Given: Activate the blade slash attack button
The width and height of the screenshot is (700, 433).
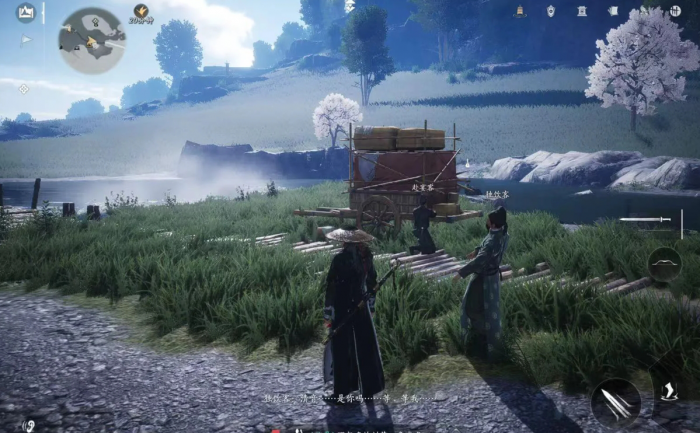Looking at the screenshot, I should pyautogui.click(x=615, y=402).
